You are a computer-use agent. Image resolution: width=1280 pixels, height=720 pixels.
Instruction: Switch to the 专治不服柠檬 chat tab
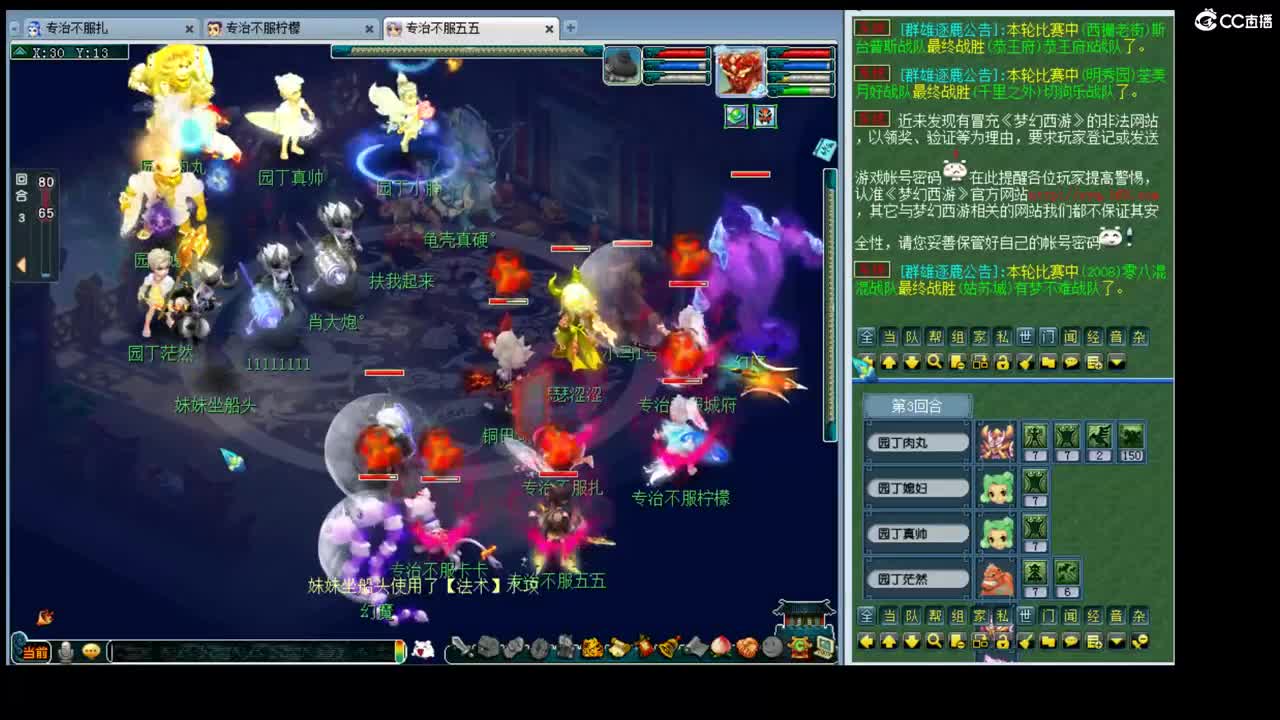coord(265,29)
